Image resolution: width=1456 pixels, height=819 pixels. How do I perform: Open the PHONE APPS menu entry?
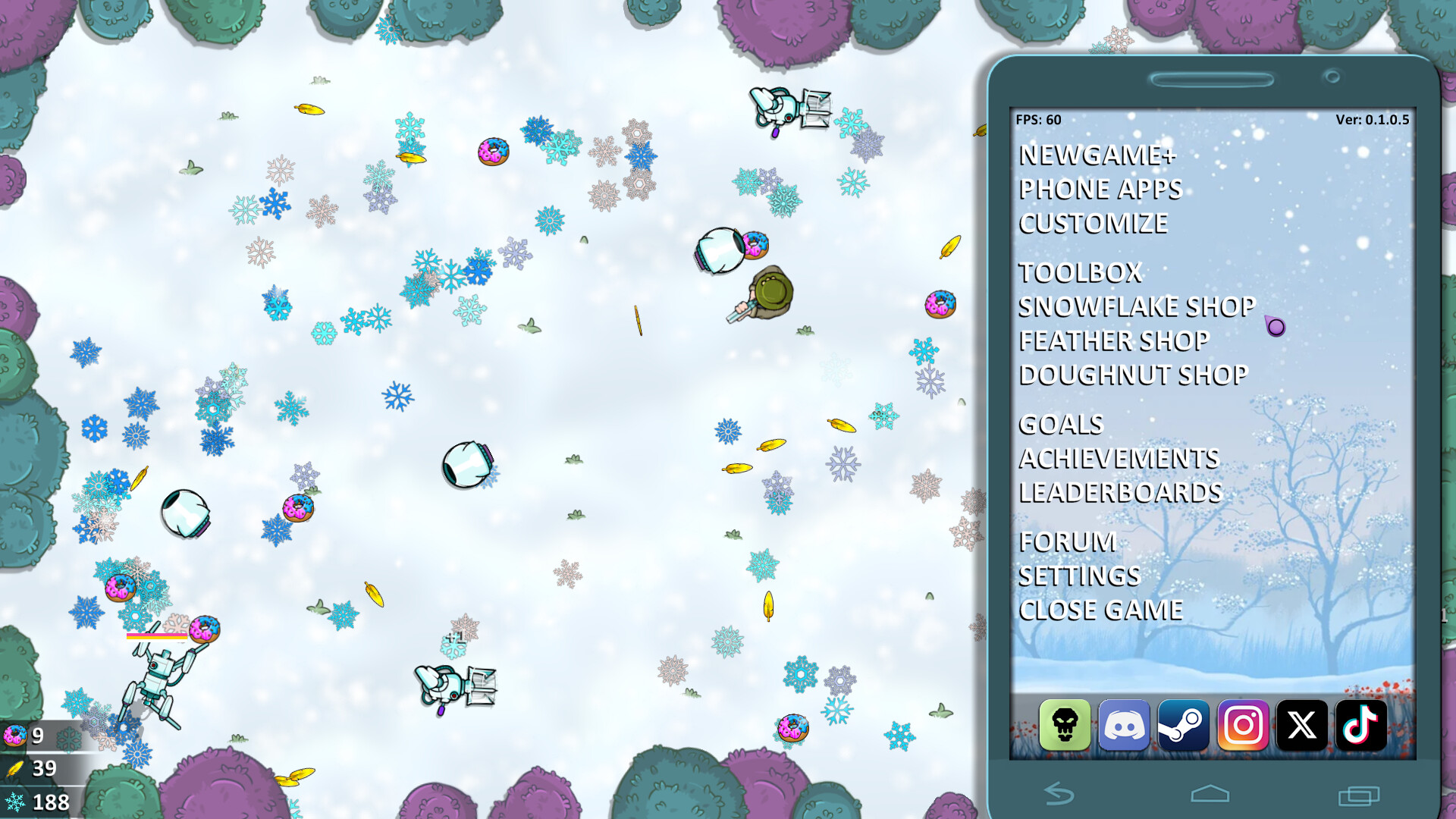(1100, 189)
